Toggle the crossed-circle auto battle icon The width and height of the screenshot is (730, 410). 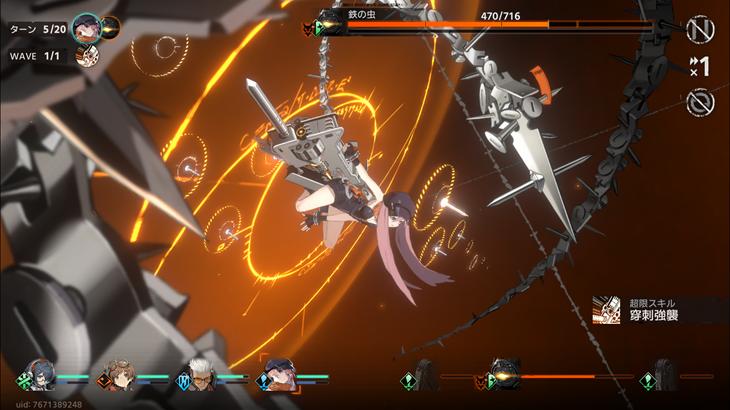point(701,101)
